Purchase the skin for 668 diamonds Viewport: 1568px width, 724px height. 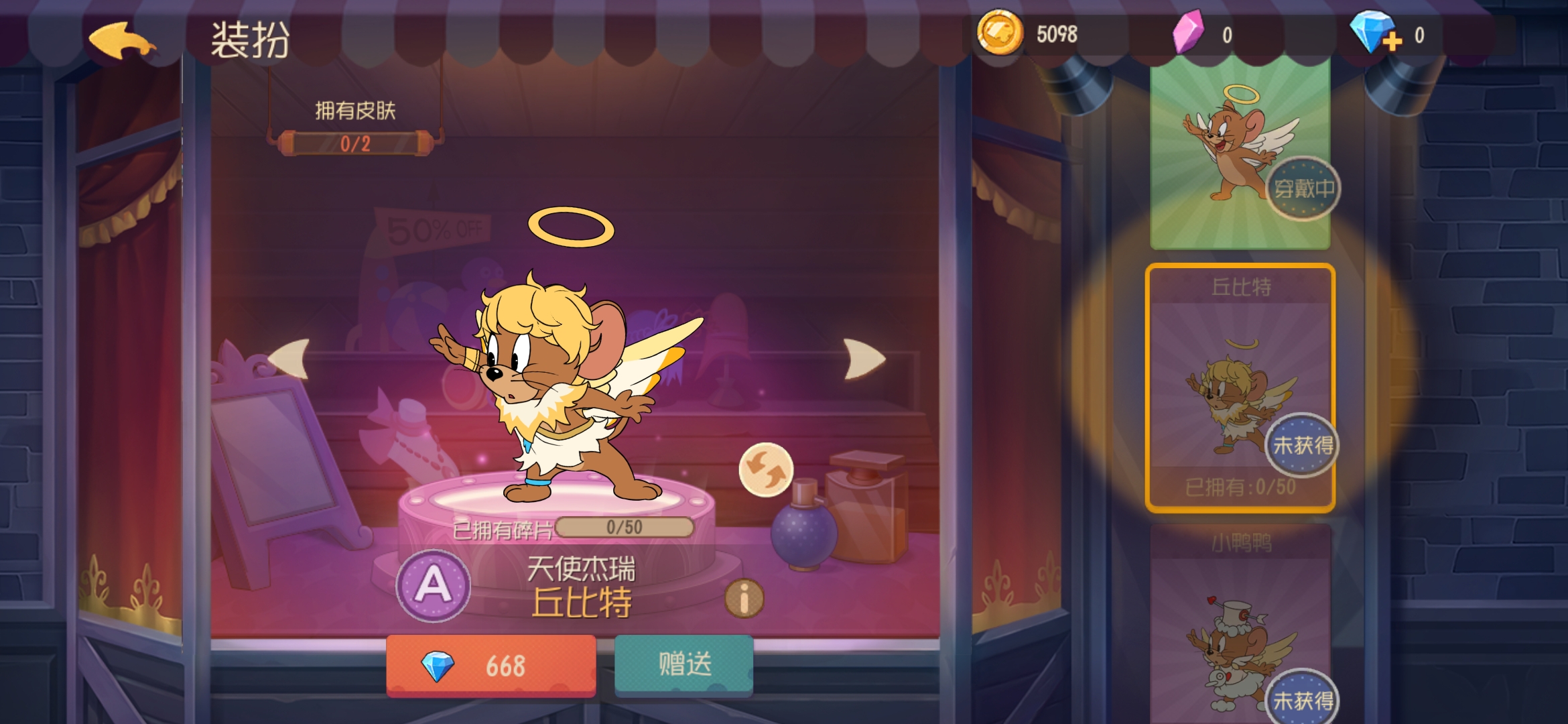(x=491, y=666)
